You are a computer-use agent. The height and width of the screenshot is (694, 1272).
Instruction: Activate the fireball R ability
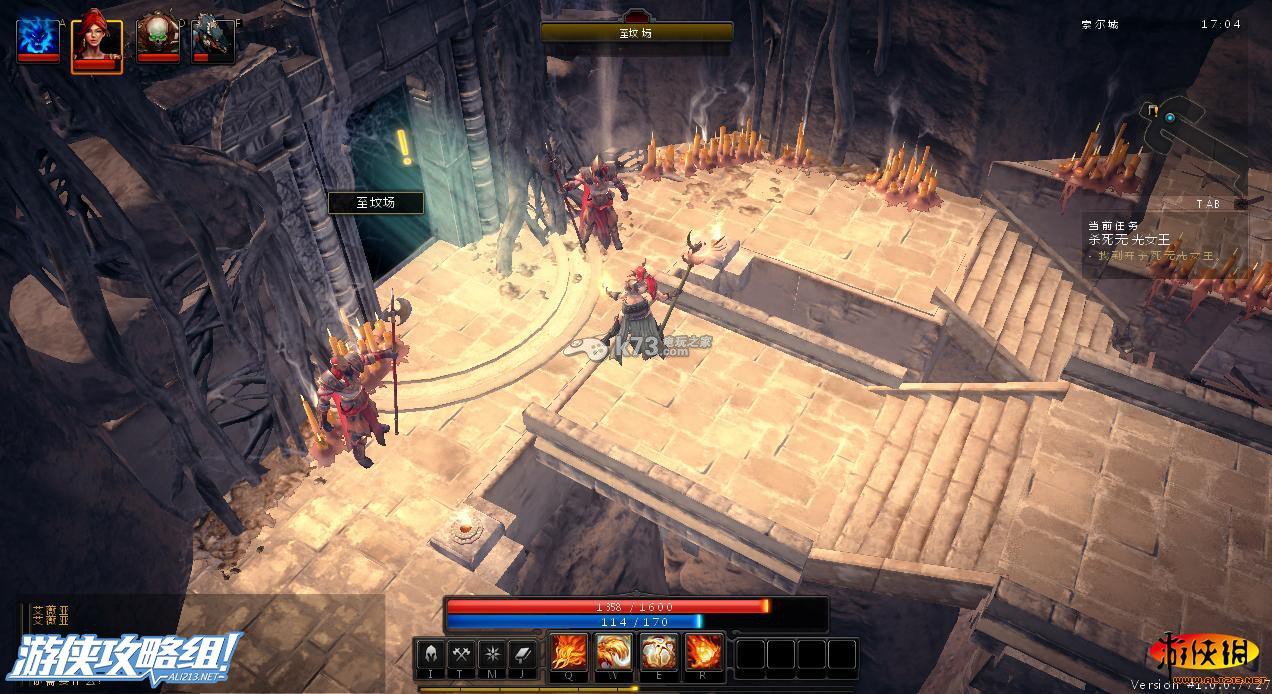pyautogui.click(x=703, y=653)
